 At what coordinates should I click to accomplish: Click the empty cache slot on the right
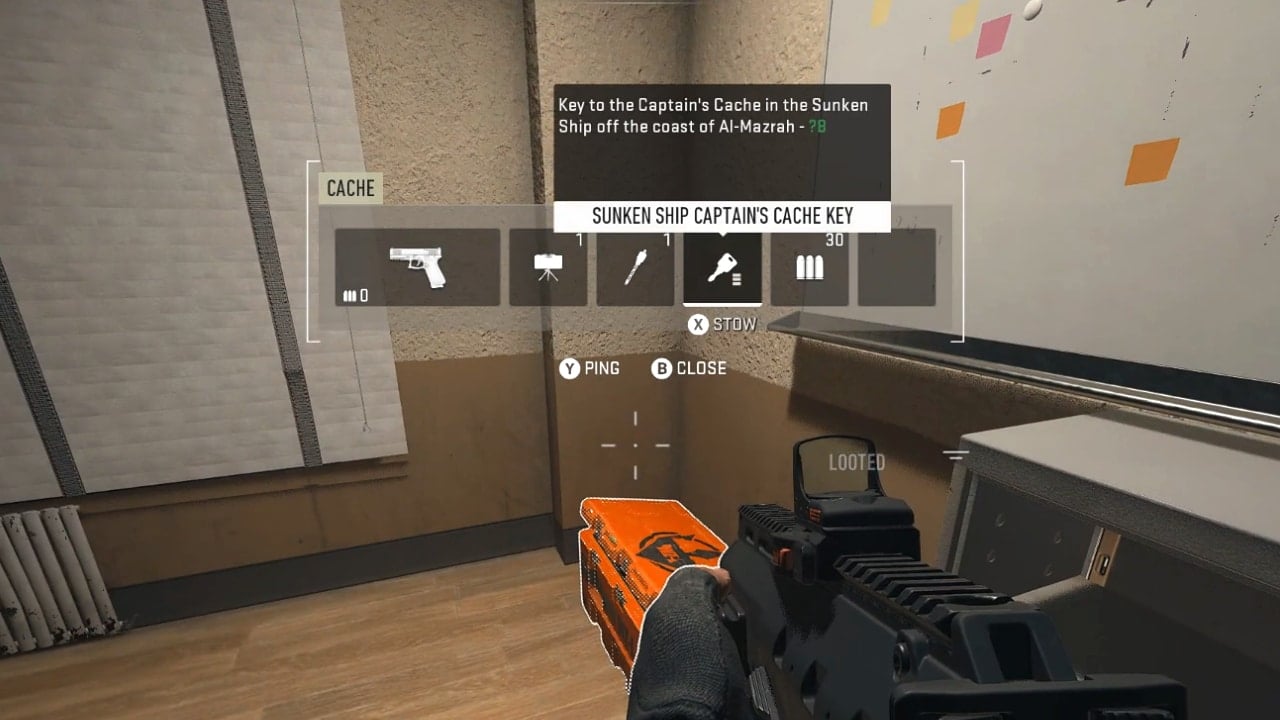(896, 267)
